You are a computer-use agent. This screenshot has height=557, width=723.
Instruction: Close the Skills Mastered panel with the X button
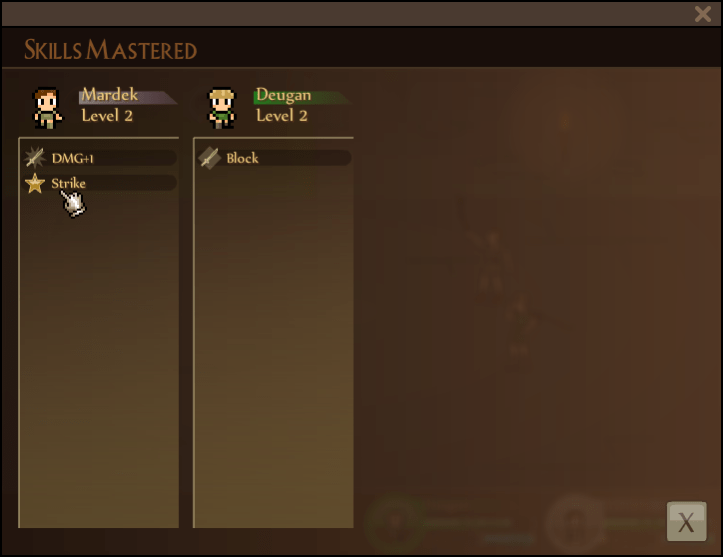coord(686,521)
